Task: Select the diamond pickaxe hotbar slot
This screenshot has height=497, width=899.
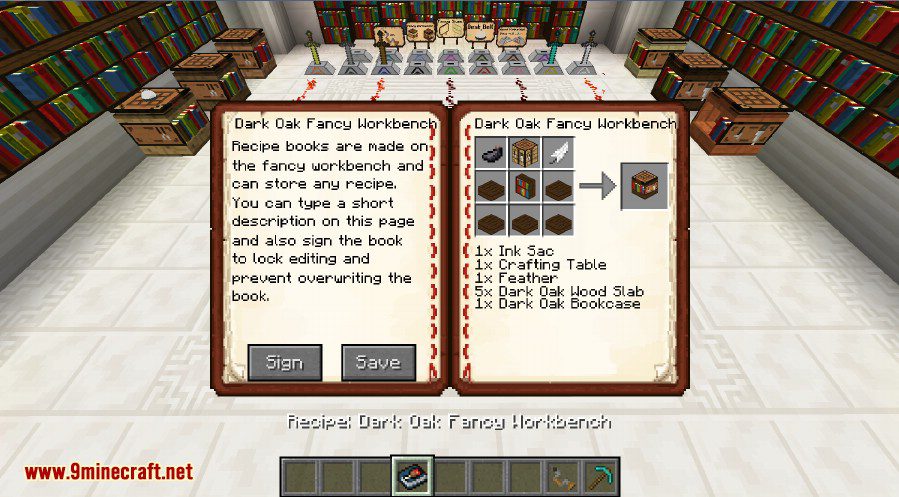Action: pos(601,476)
